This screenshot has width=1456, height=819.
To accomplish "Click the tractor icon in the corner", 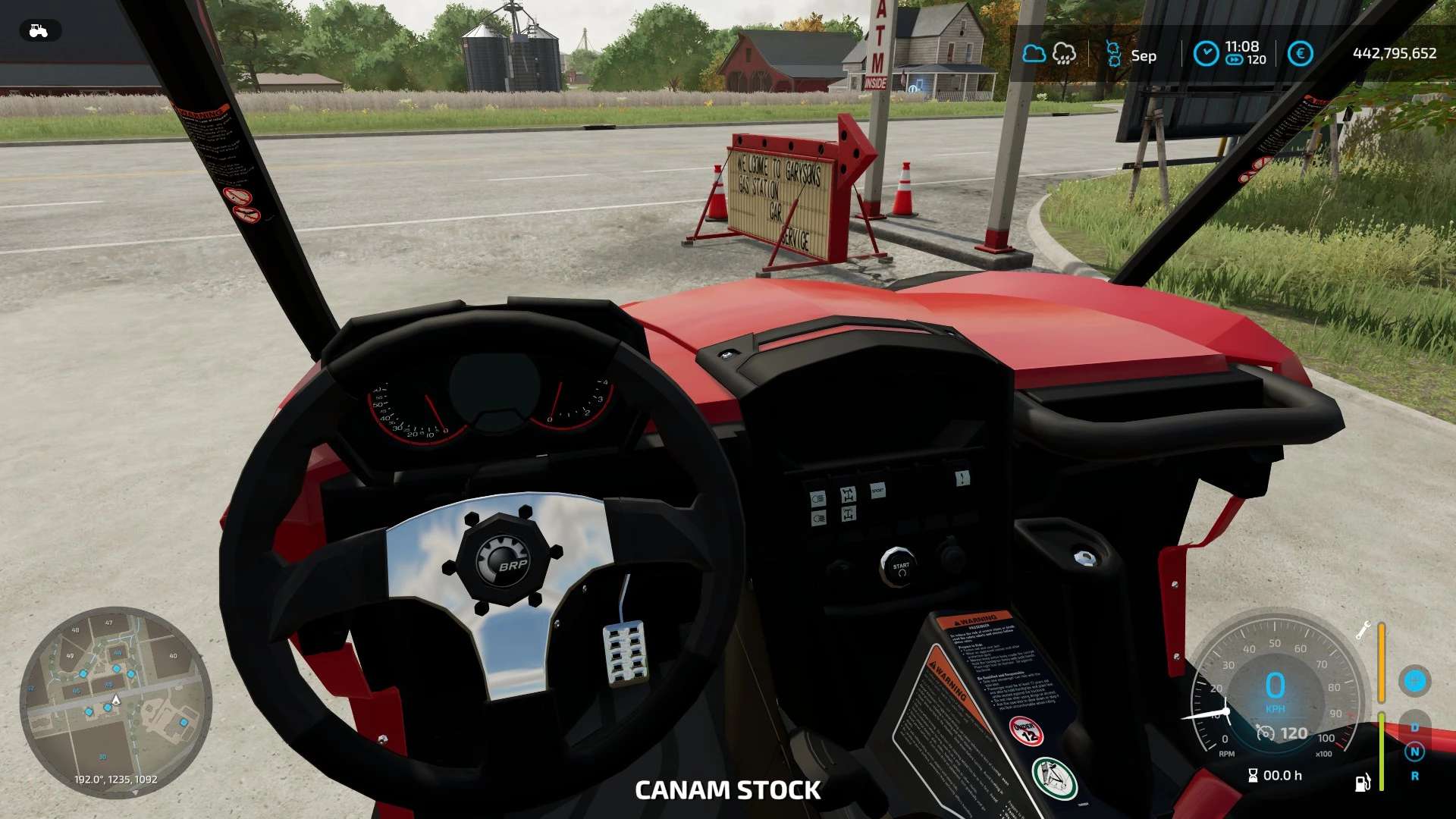I will 39,31.
